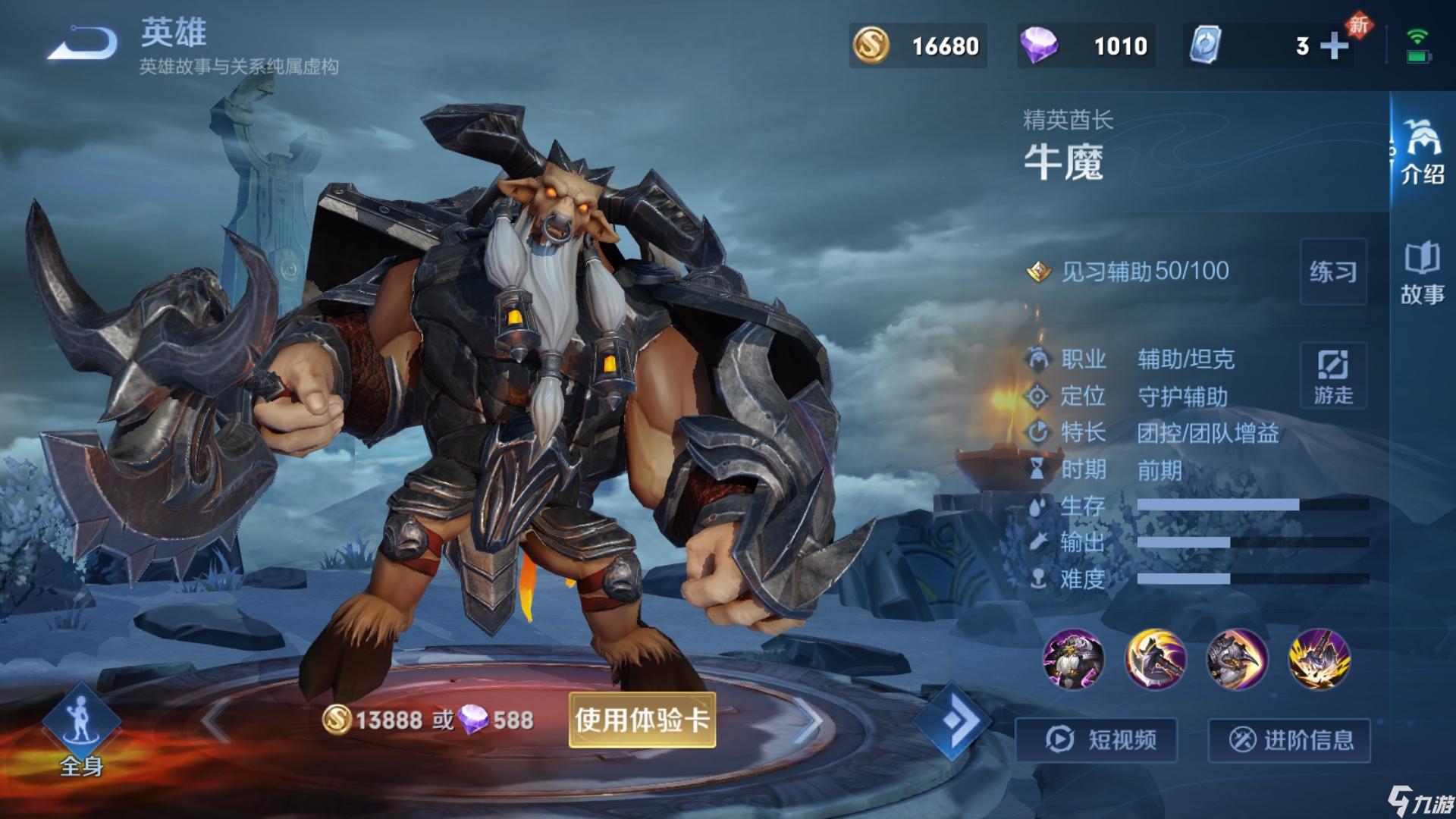Click the 使用体验卡 button

(x=642, y=720)
